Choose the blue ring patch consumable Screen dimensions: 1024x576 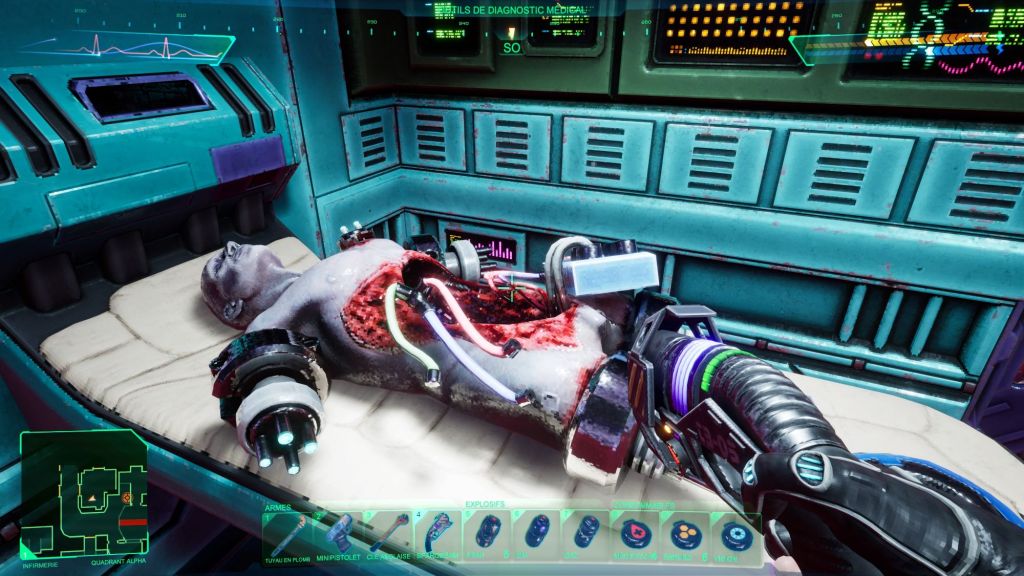737,534
